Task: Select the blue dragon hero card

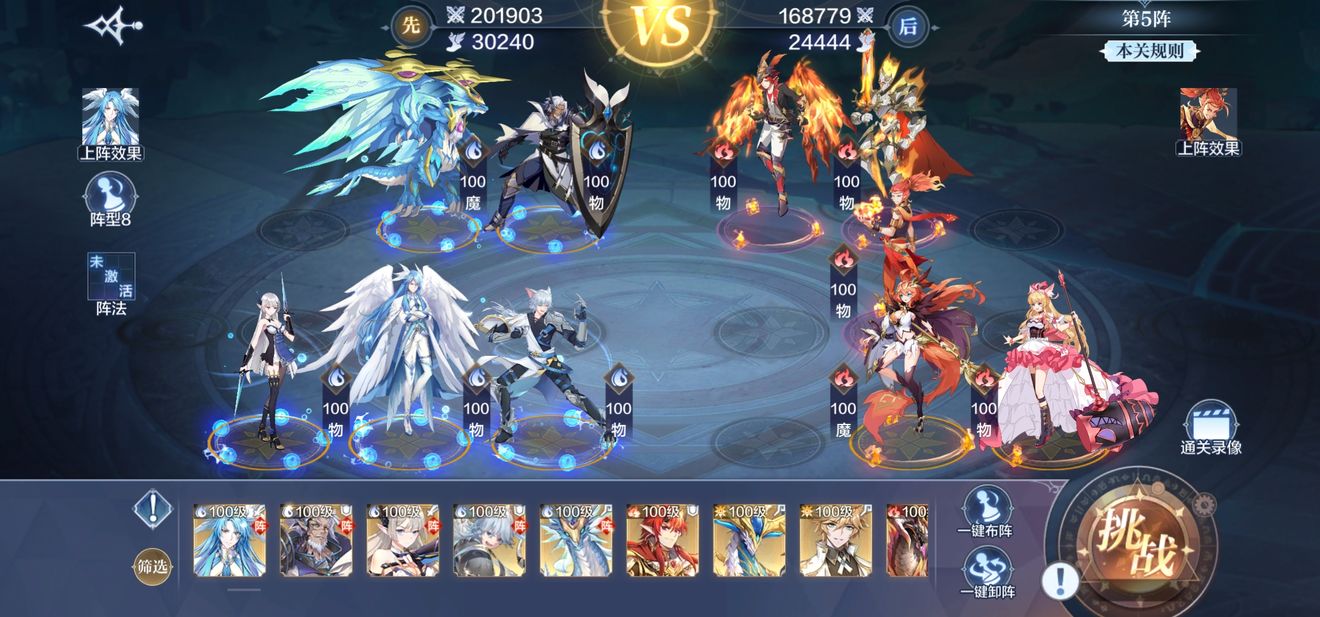Action: 576,540
